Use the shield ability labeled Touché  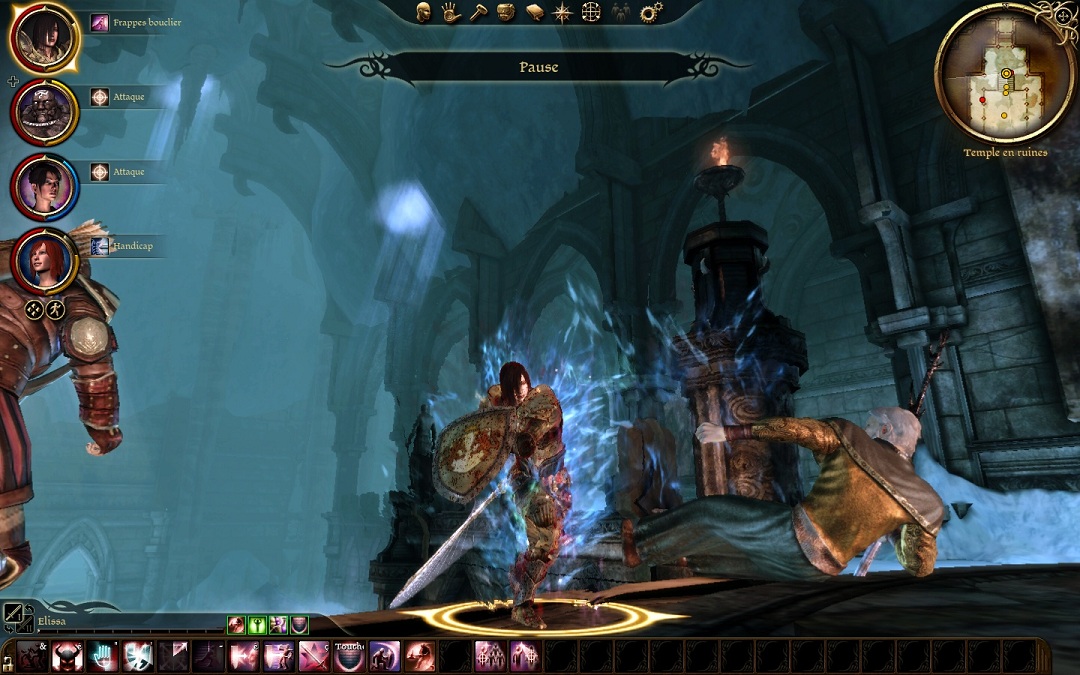coord(349,656)
